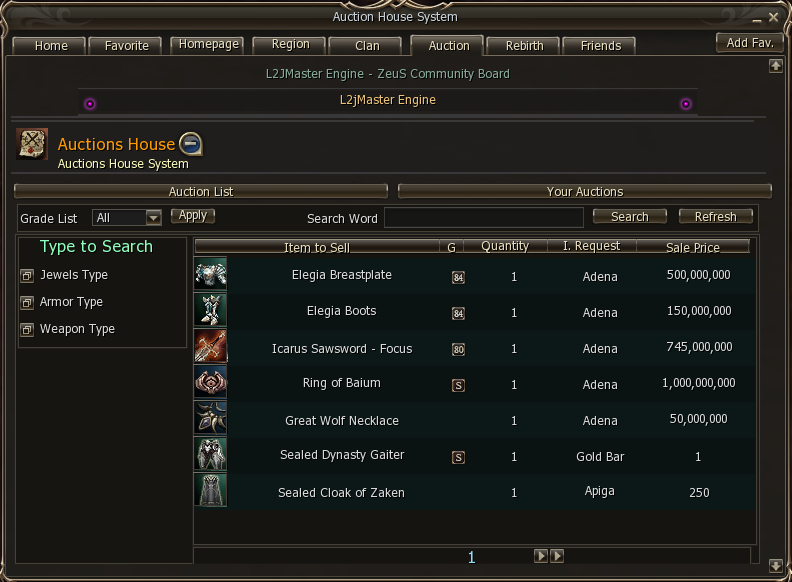Apply the selected grade filter

192,215
